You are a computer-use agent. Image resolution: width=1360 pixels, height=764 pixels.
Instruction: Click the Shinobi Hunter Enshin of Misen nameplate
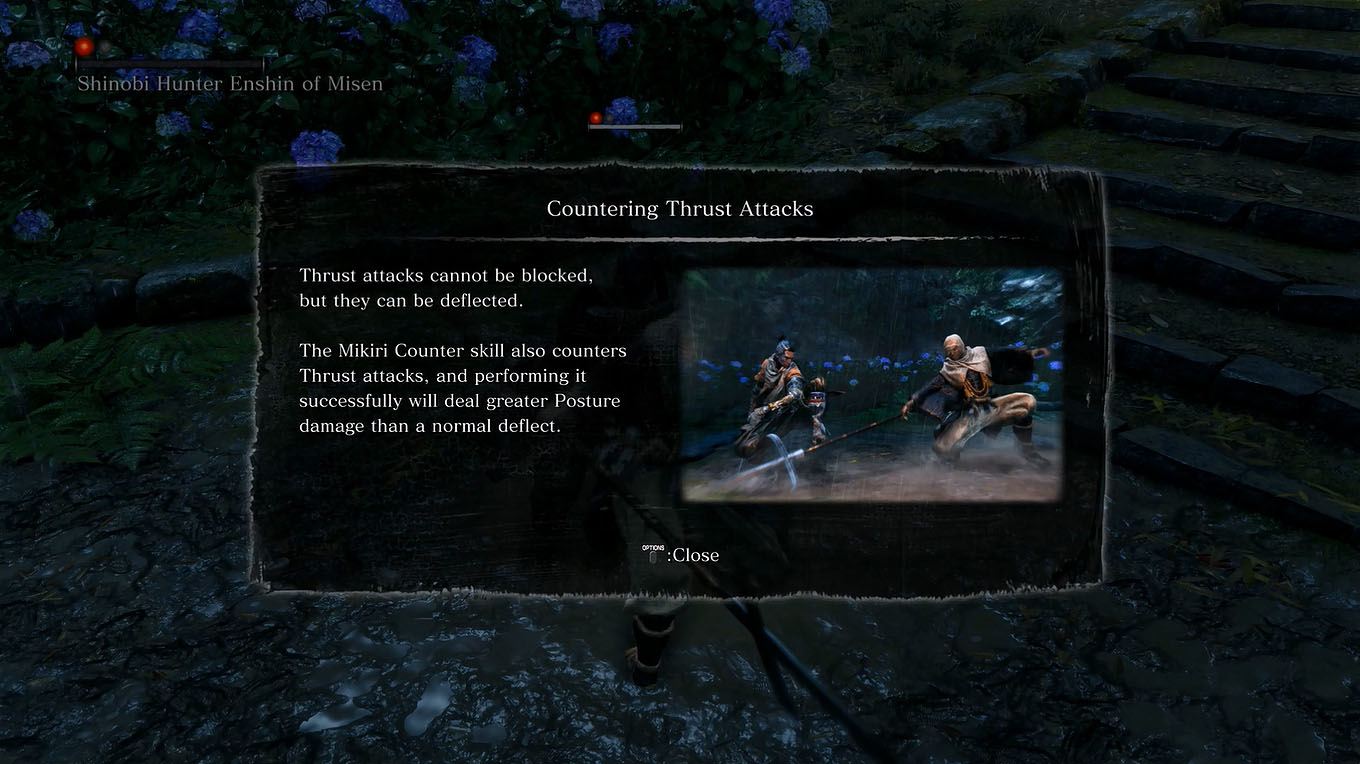coord(229,83)
